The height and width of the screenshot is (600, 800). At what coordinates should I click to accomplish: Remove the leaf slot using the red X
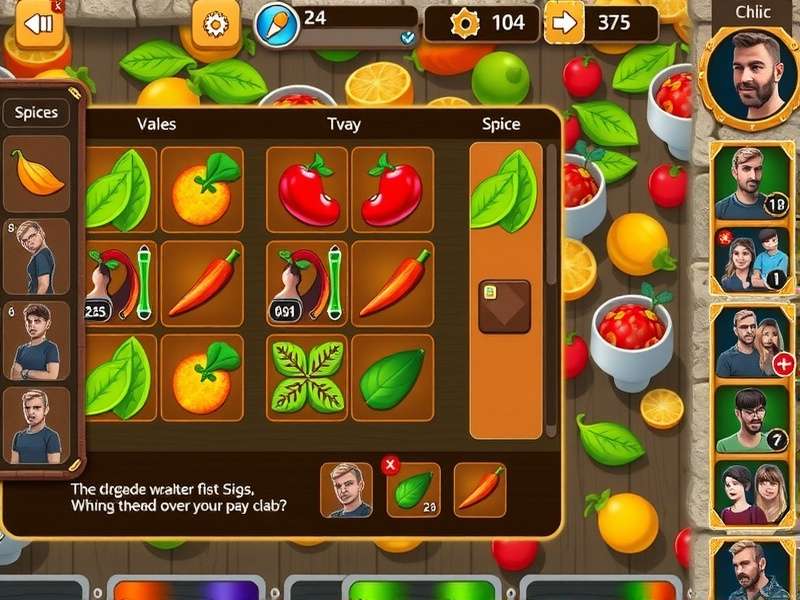point(391,465)
